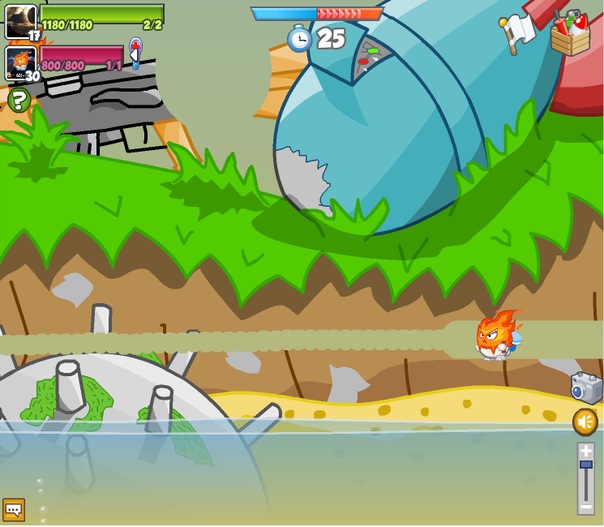604x527 pixels.
Task: Toggle the orange sound speaker button
Action: click(586, 422)
